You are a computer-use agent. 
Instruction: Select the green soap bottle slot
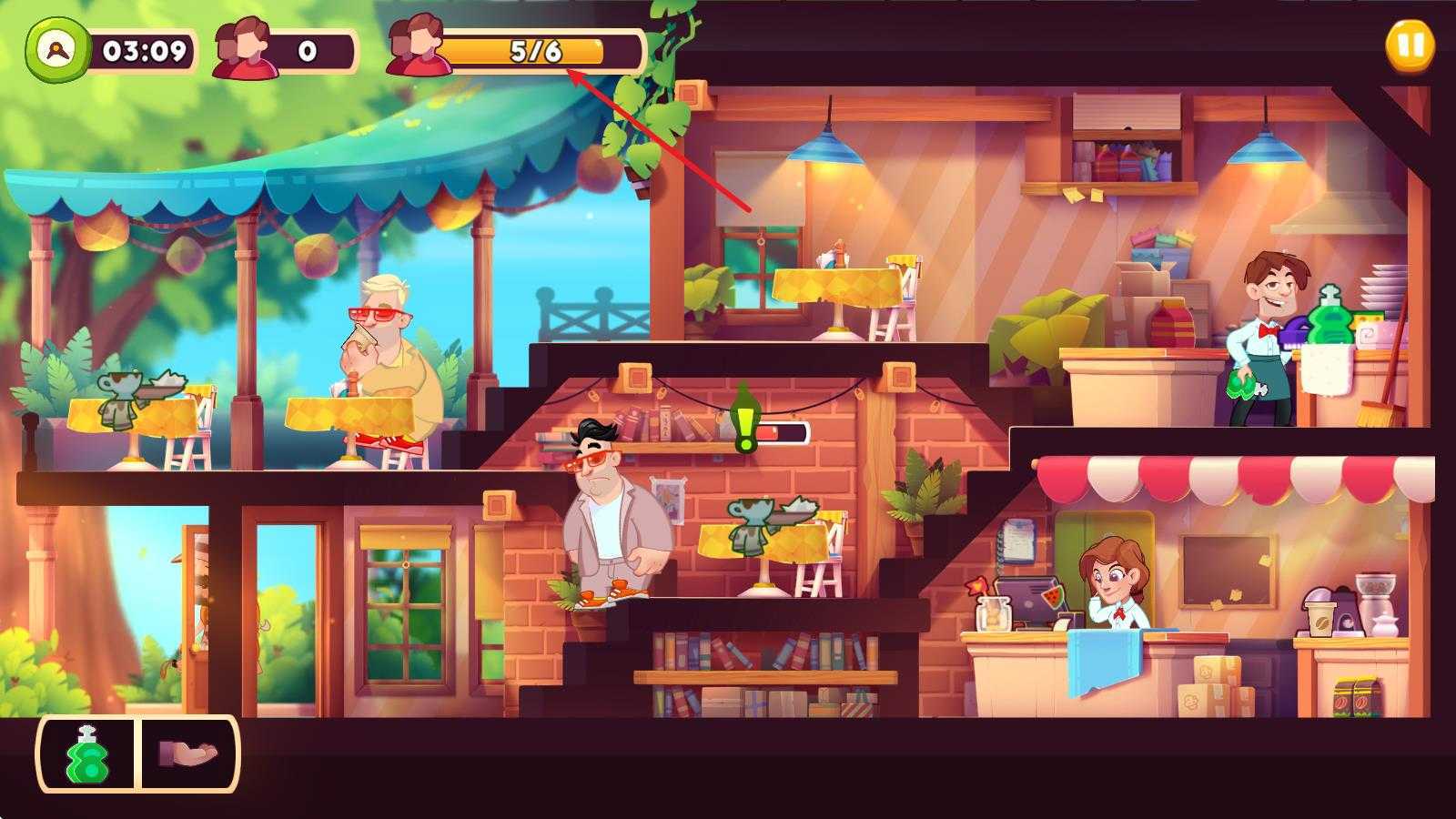(x=87, y=754)
